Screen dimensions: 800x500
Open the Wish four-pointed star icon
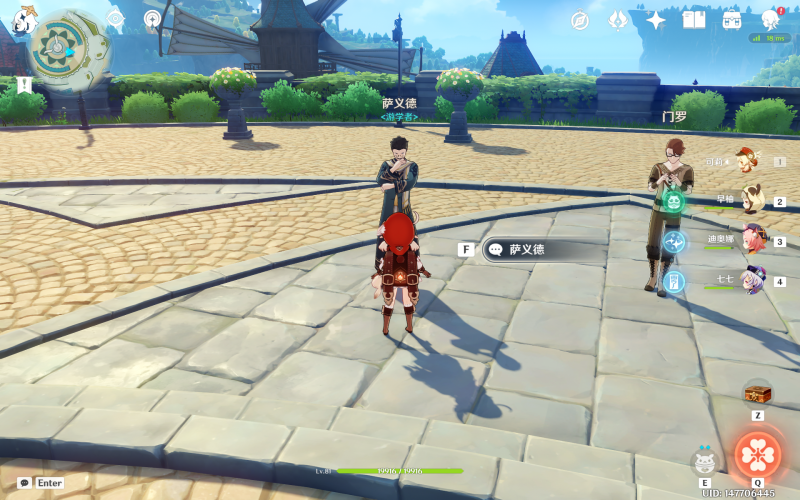coord(656,20)
